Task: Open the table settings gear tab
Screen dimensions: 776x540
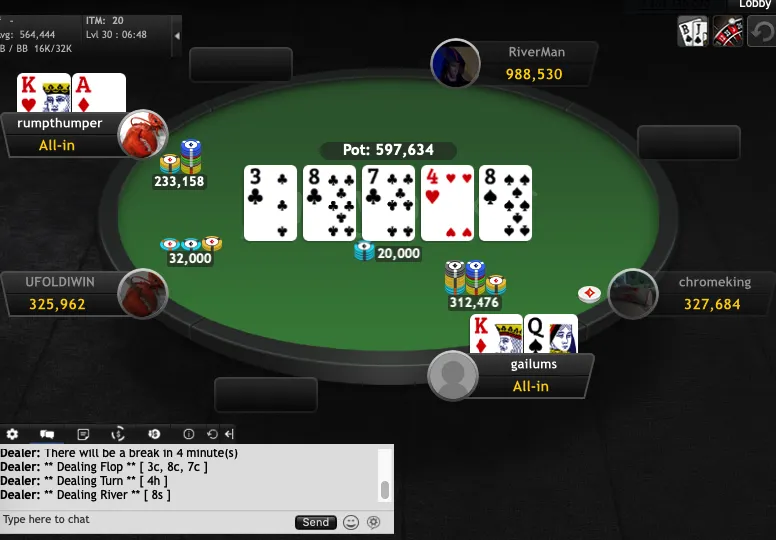Action: (x=13, y=434)
